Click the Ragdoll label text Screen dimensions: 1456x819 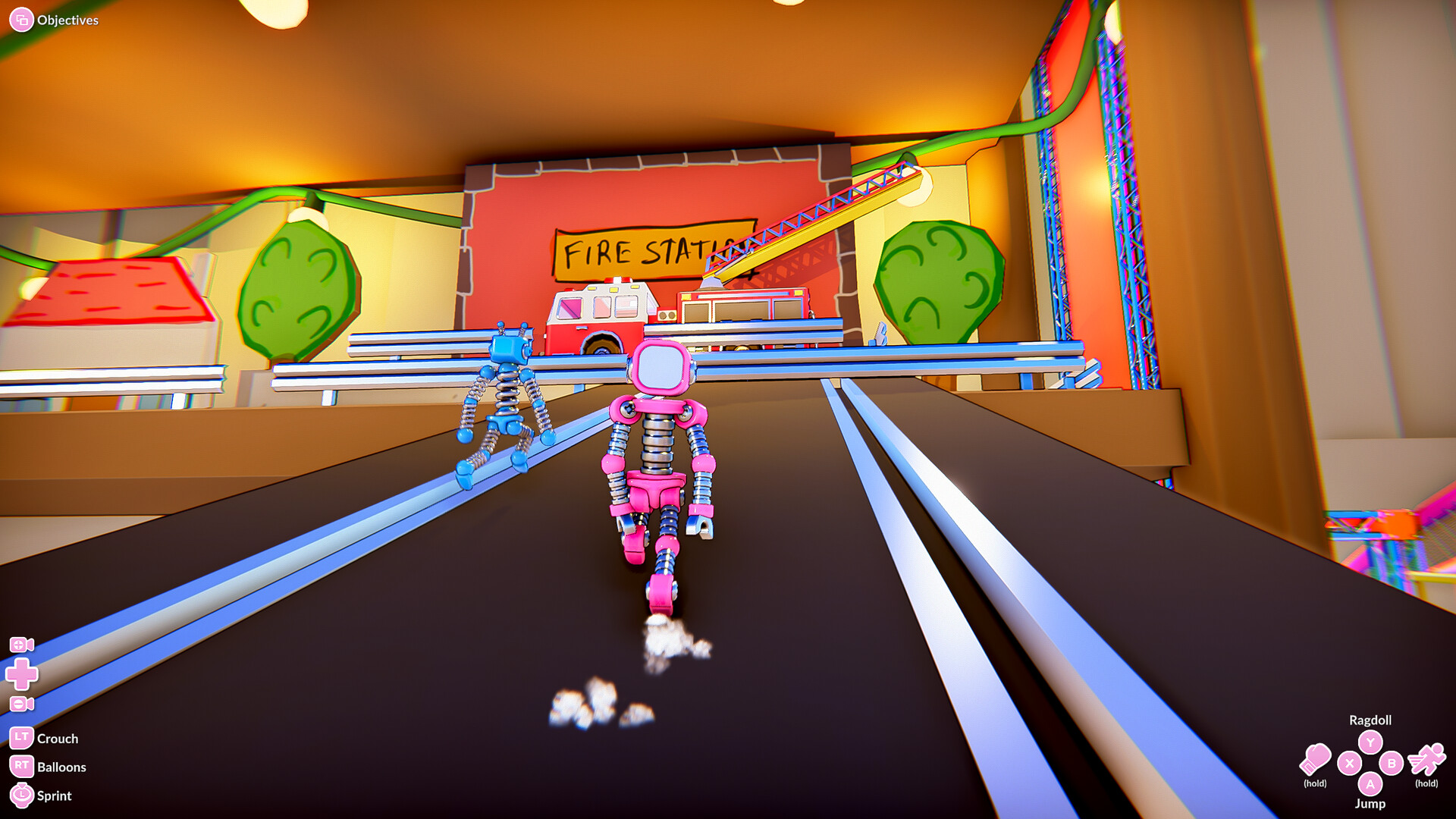click(1371, 720)
